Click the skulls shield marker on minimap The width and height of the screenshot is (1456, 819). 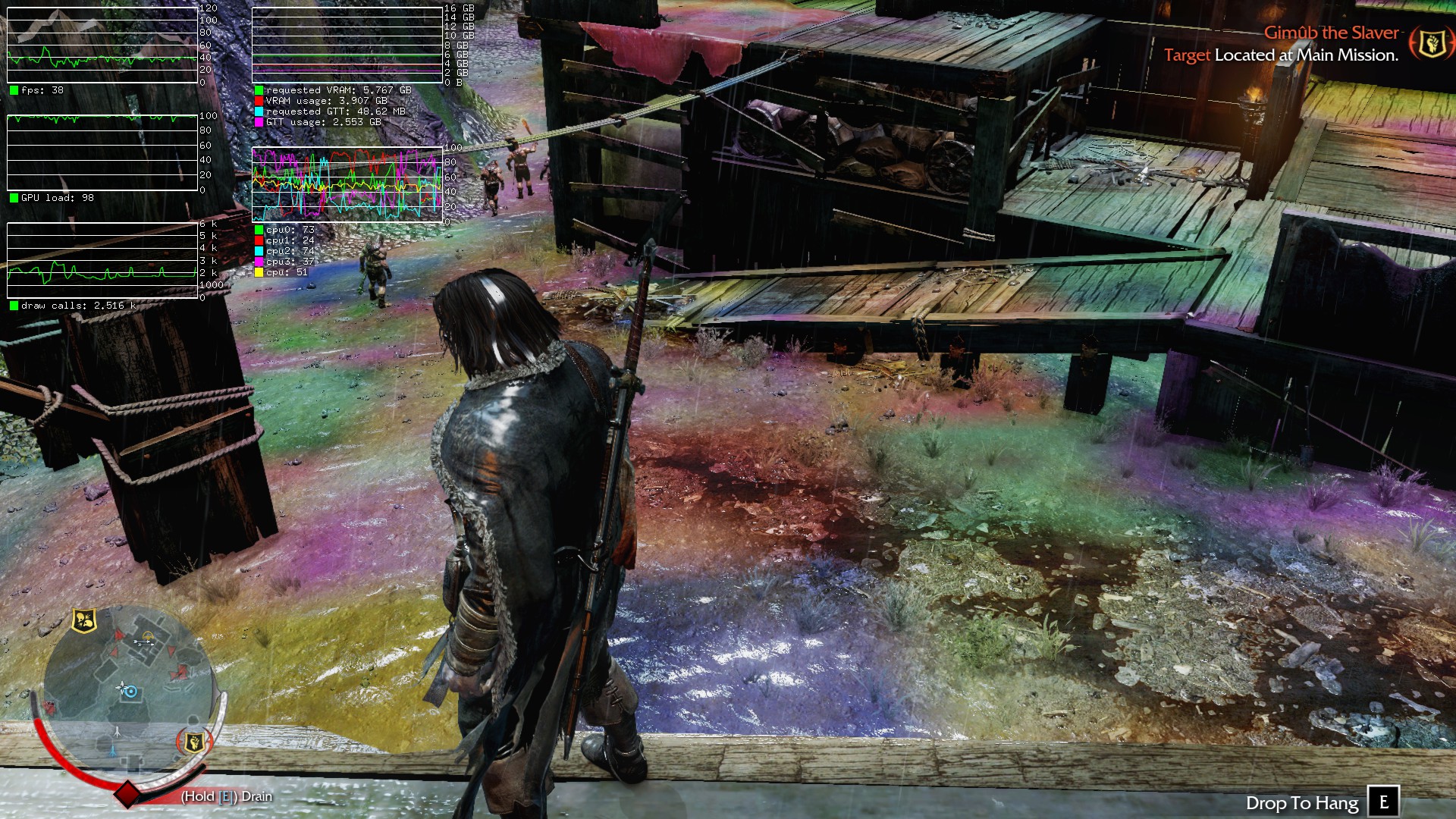coord(84,621)
